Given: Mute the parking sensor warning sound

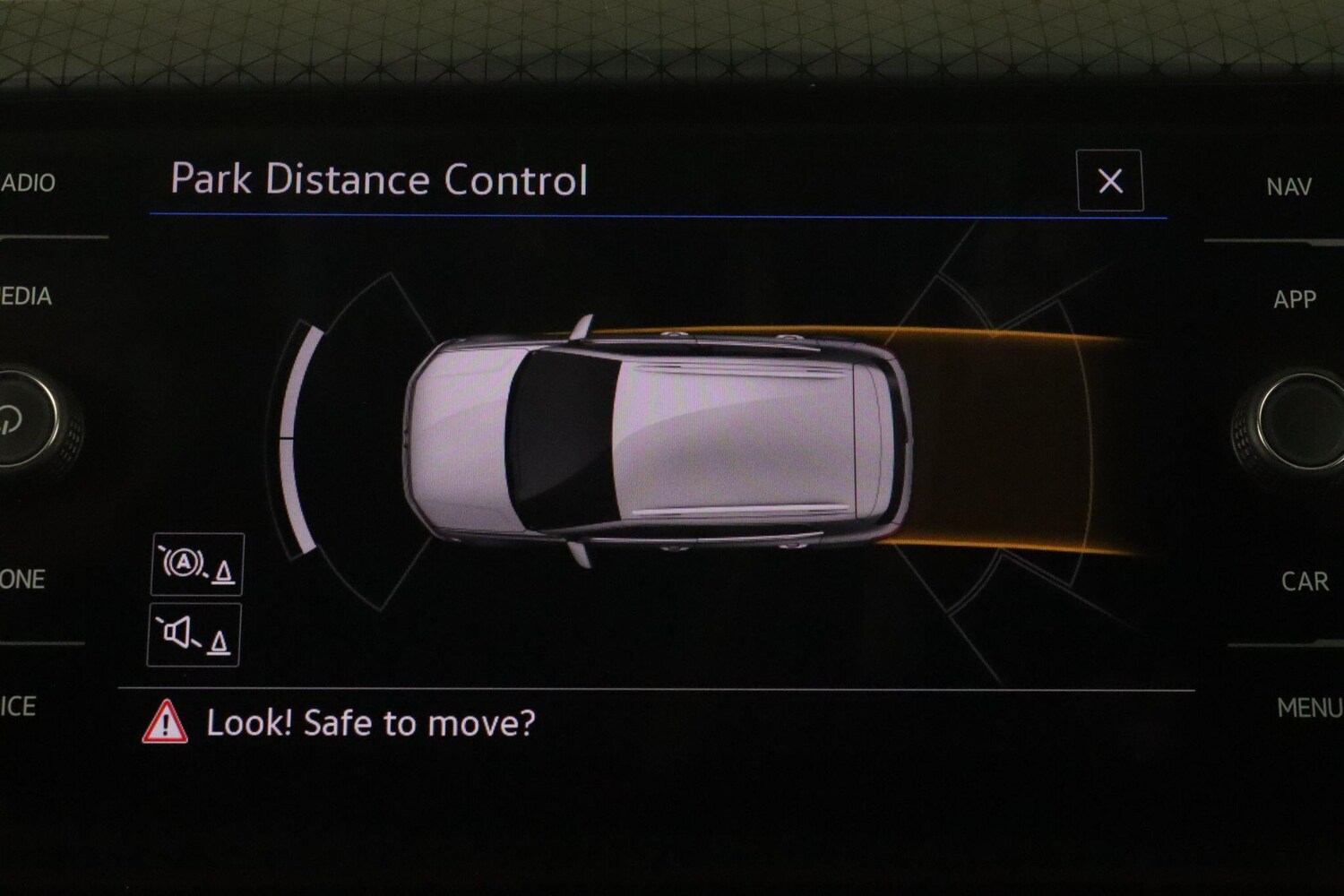Looking at the screenshot, I should 194,635.
